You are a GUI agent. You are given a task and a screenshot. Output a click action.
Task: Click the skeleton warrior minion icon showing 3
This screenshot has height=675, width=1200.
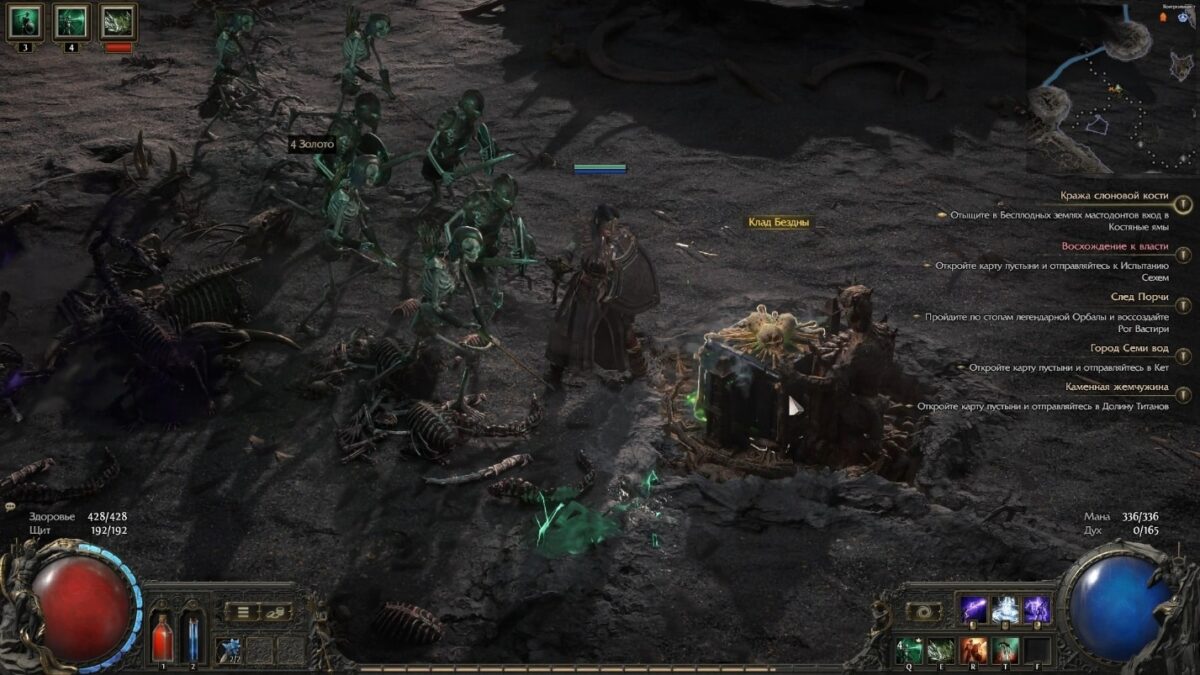[25, 22]
